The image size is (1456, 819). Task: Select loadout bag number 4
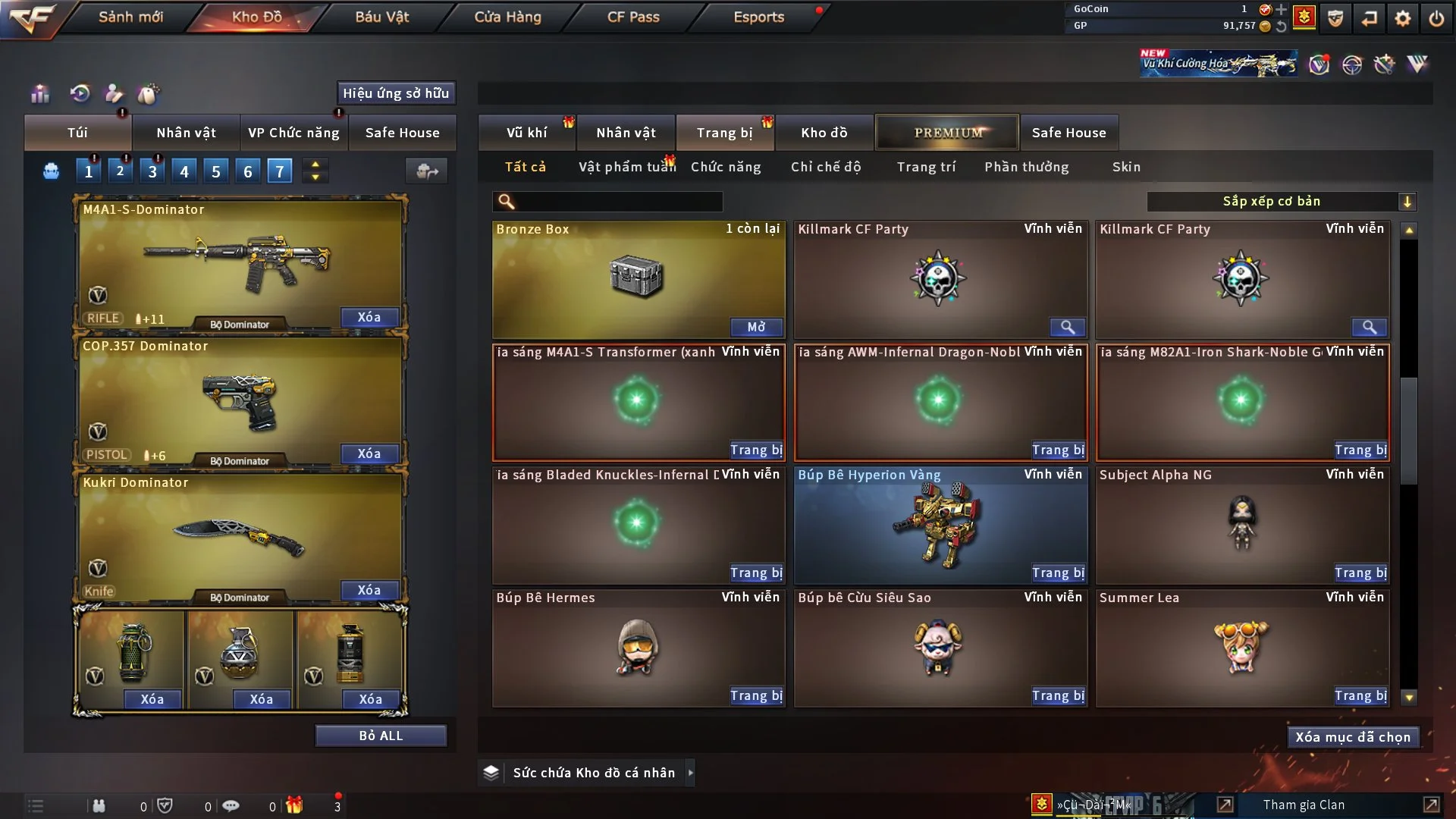tap(184, 171)
